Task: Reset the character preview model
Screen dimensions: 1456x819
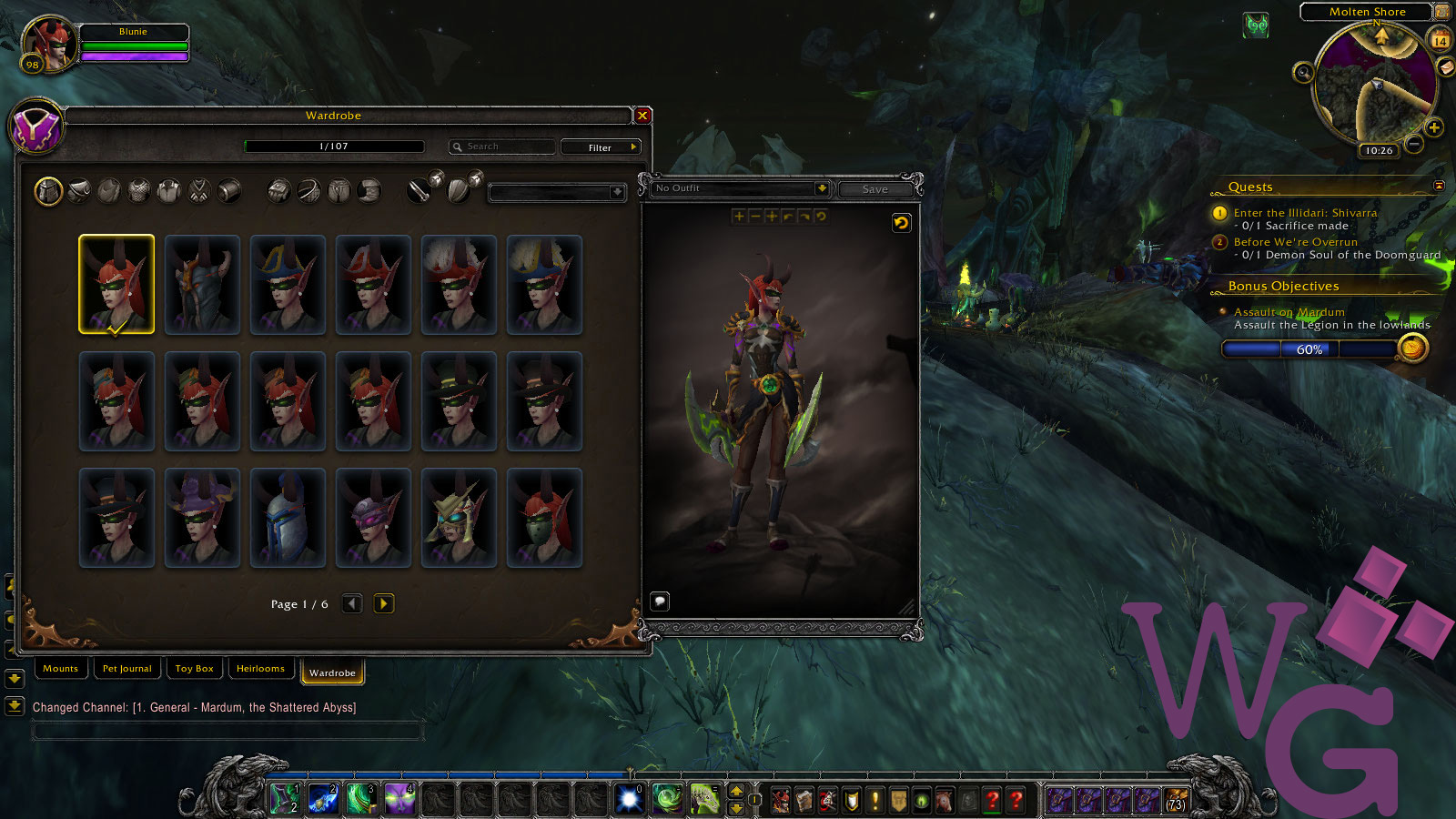Action: 901,223
